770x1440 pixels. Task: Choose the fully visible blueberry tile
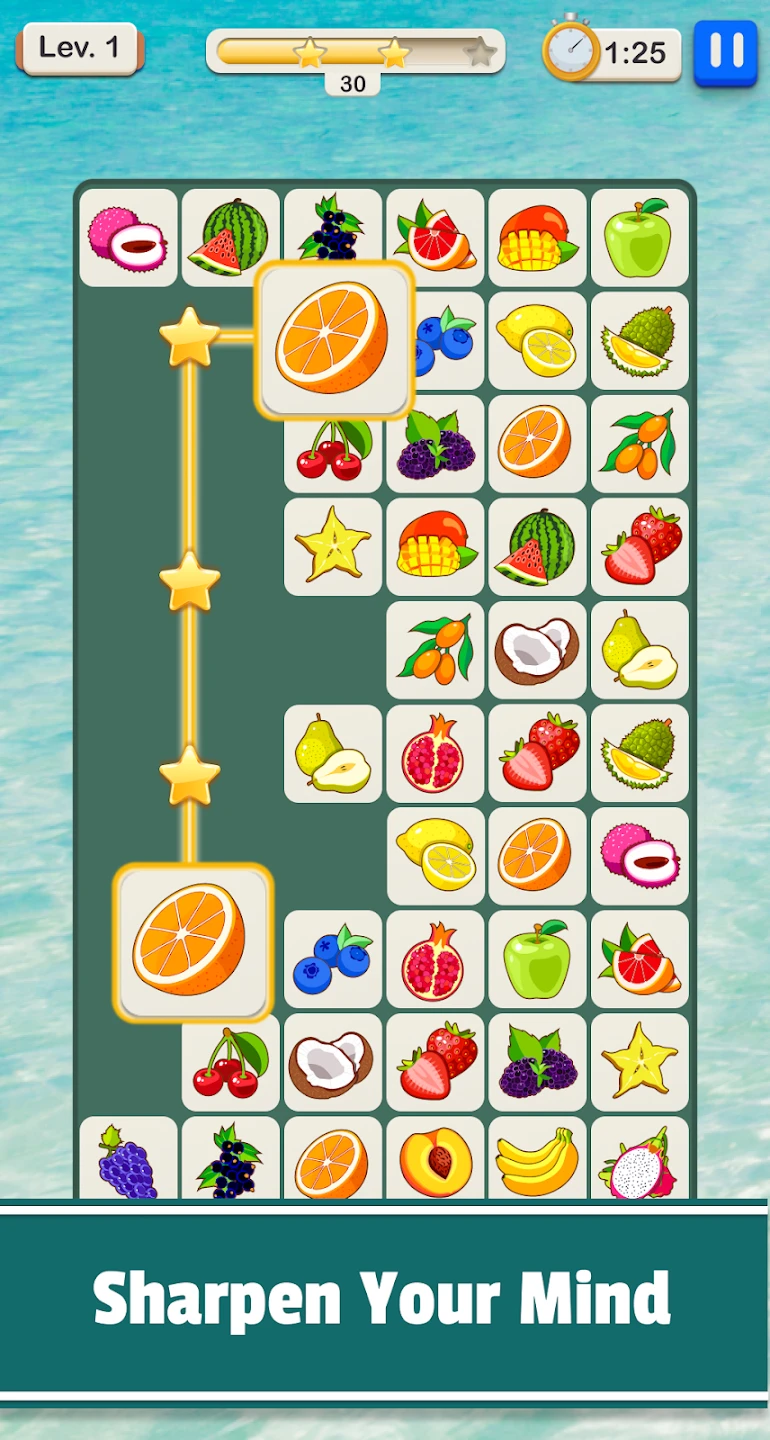[333, 959]
